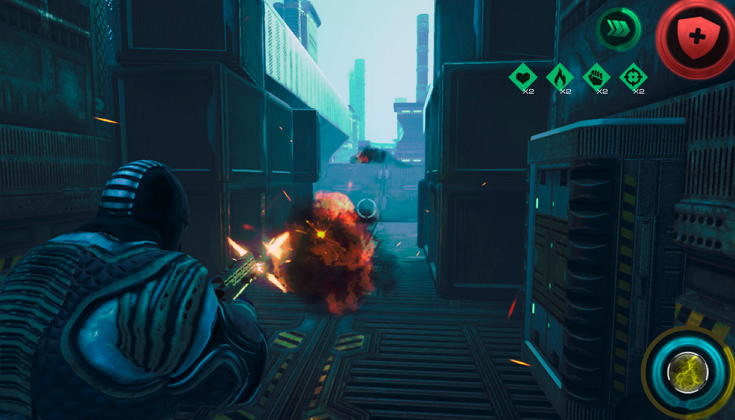Select the heart x2 boost icon
This screenshot has height=420, width=735.
point(523,75)
